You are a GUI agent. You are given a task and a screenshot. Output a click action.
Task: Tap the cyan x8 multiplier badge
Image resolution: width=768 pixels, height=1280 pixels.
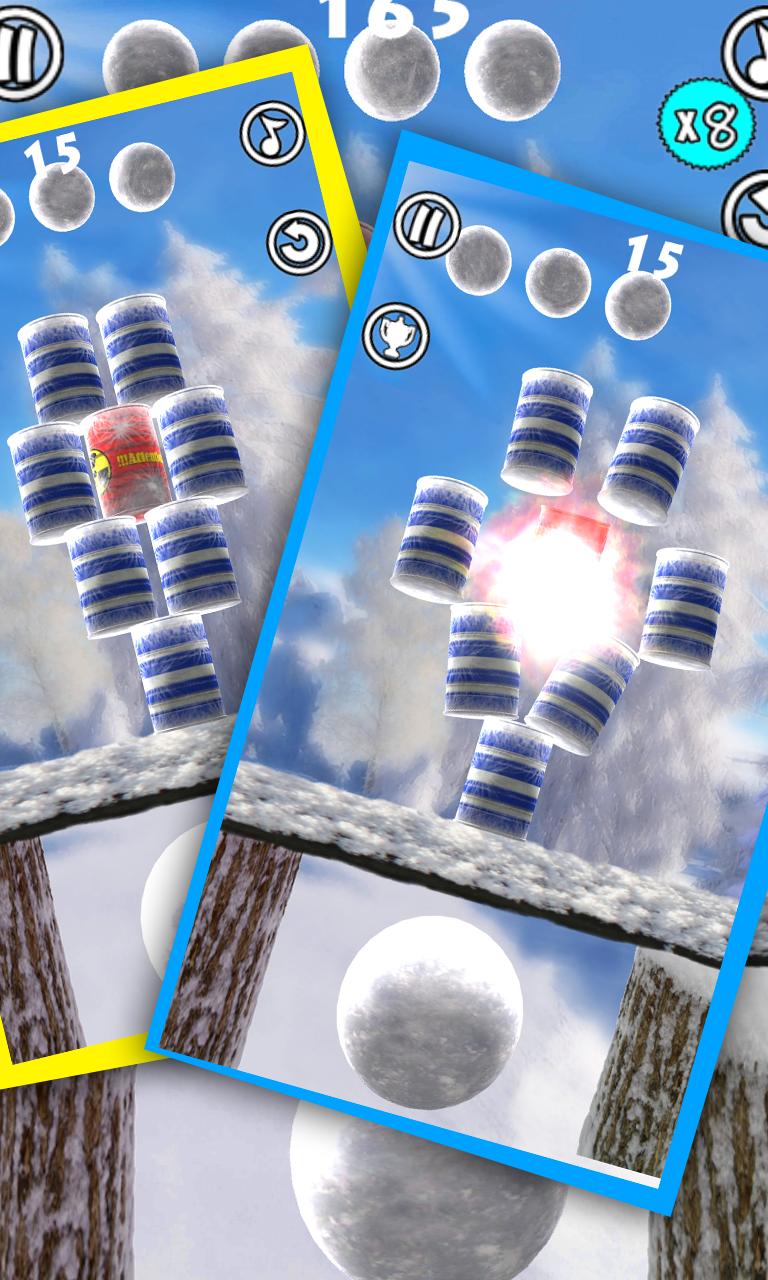[x=705, y=125]
